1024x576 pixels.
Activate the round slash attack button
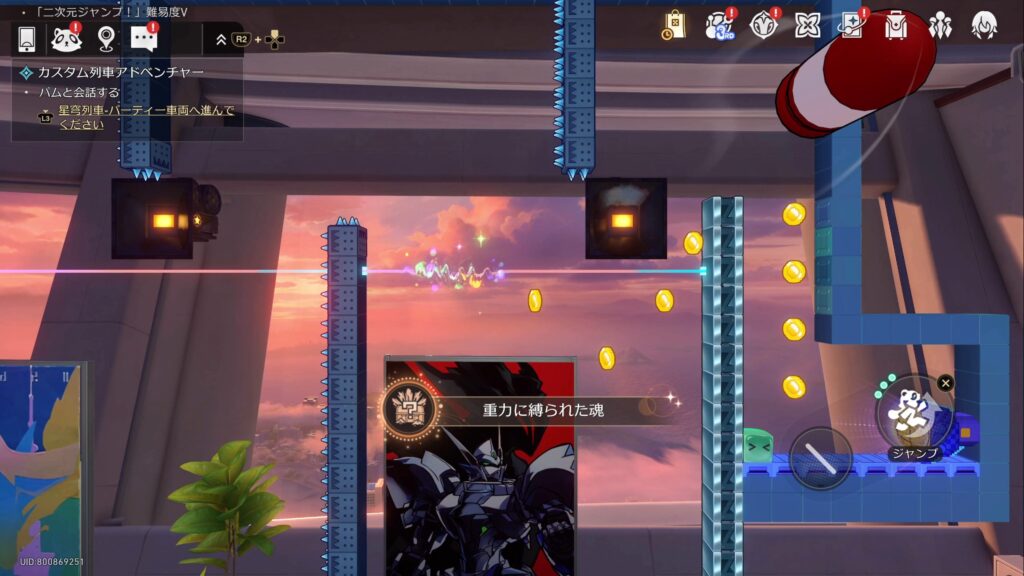[x=821, y=458]
